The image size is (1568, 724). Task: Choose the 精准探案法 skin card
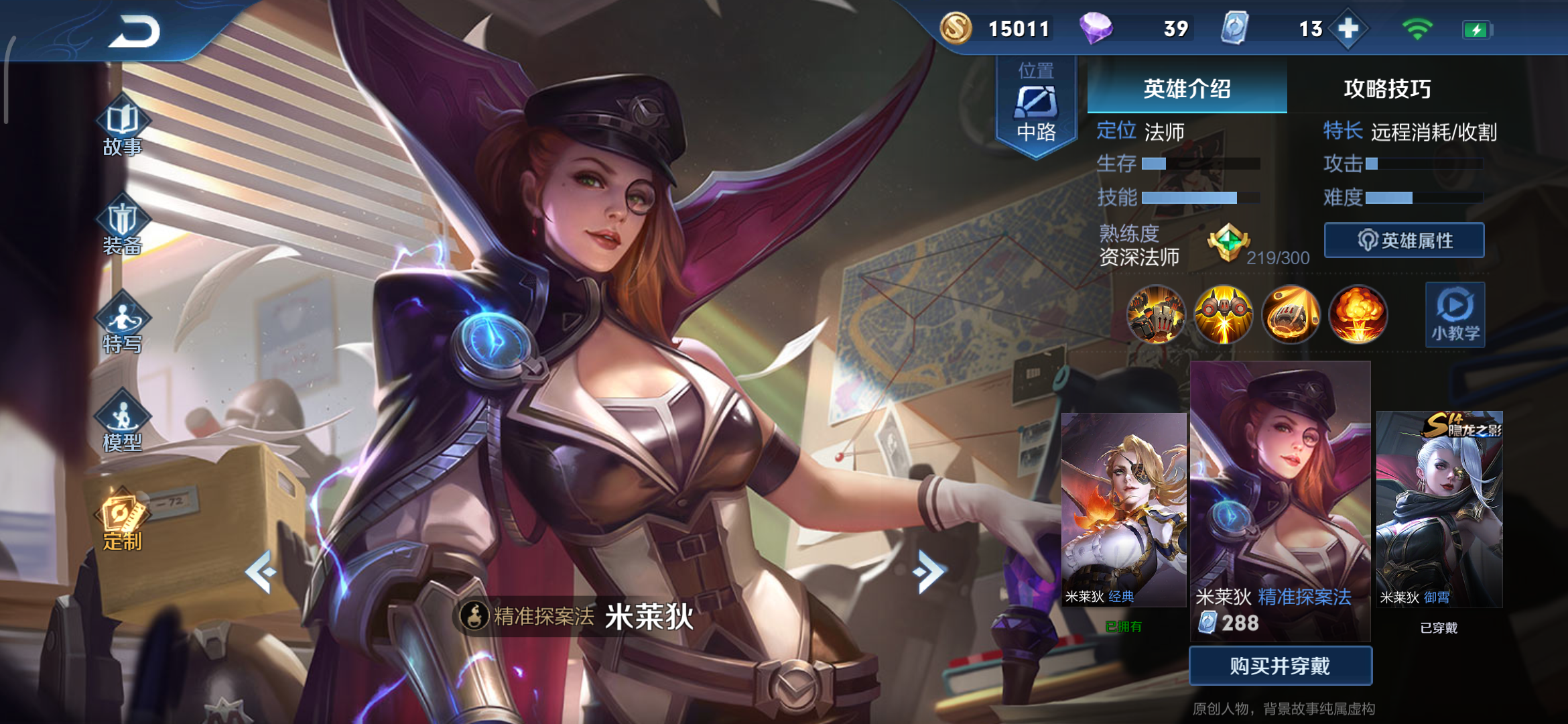[x=1280, y=499]
